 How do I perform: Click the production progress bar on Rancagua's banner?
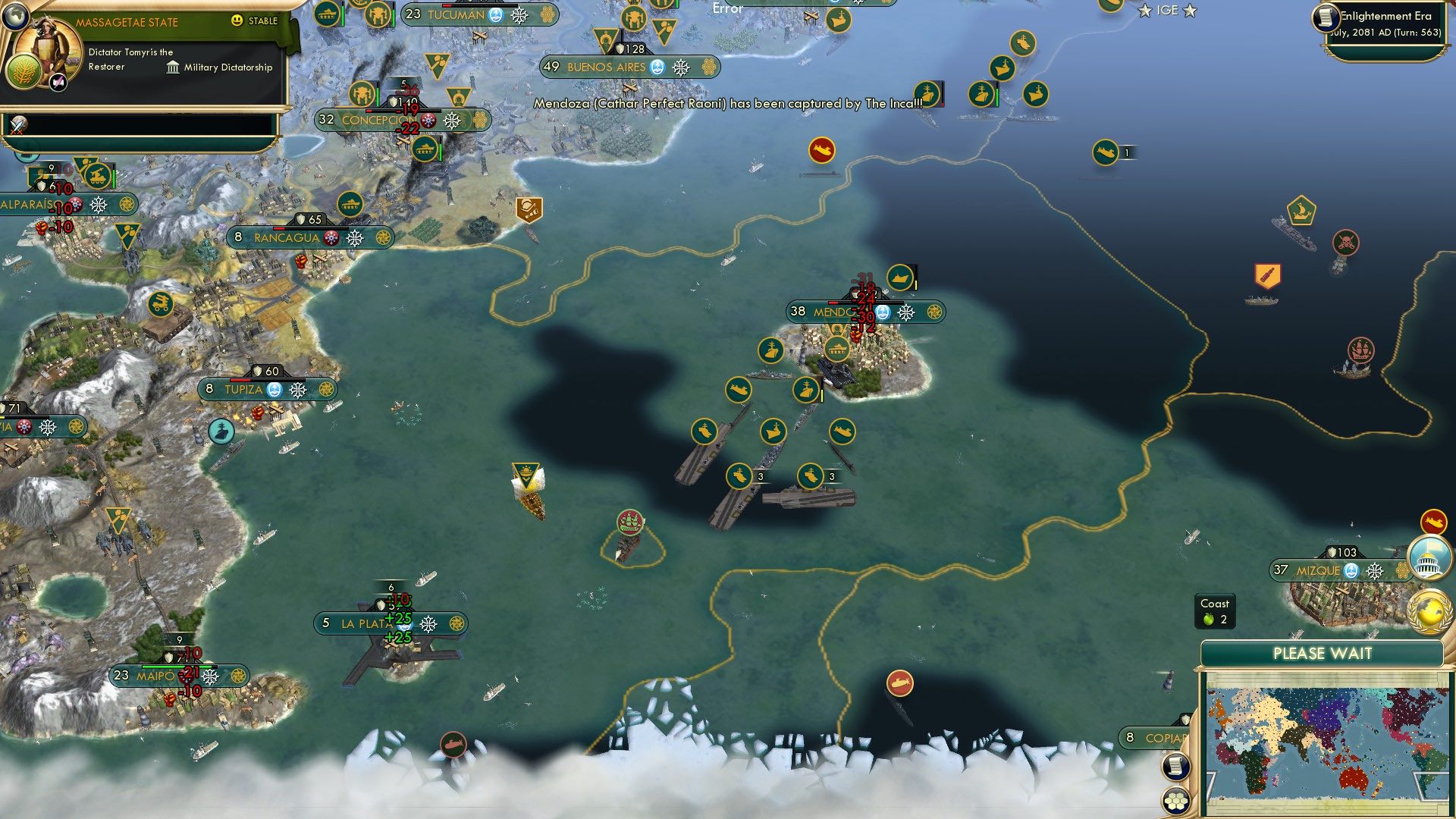click(x=311, y=228)
